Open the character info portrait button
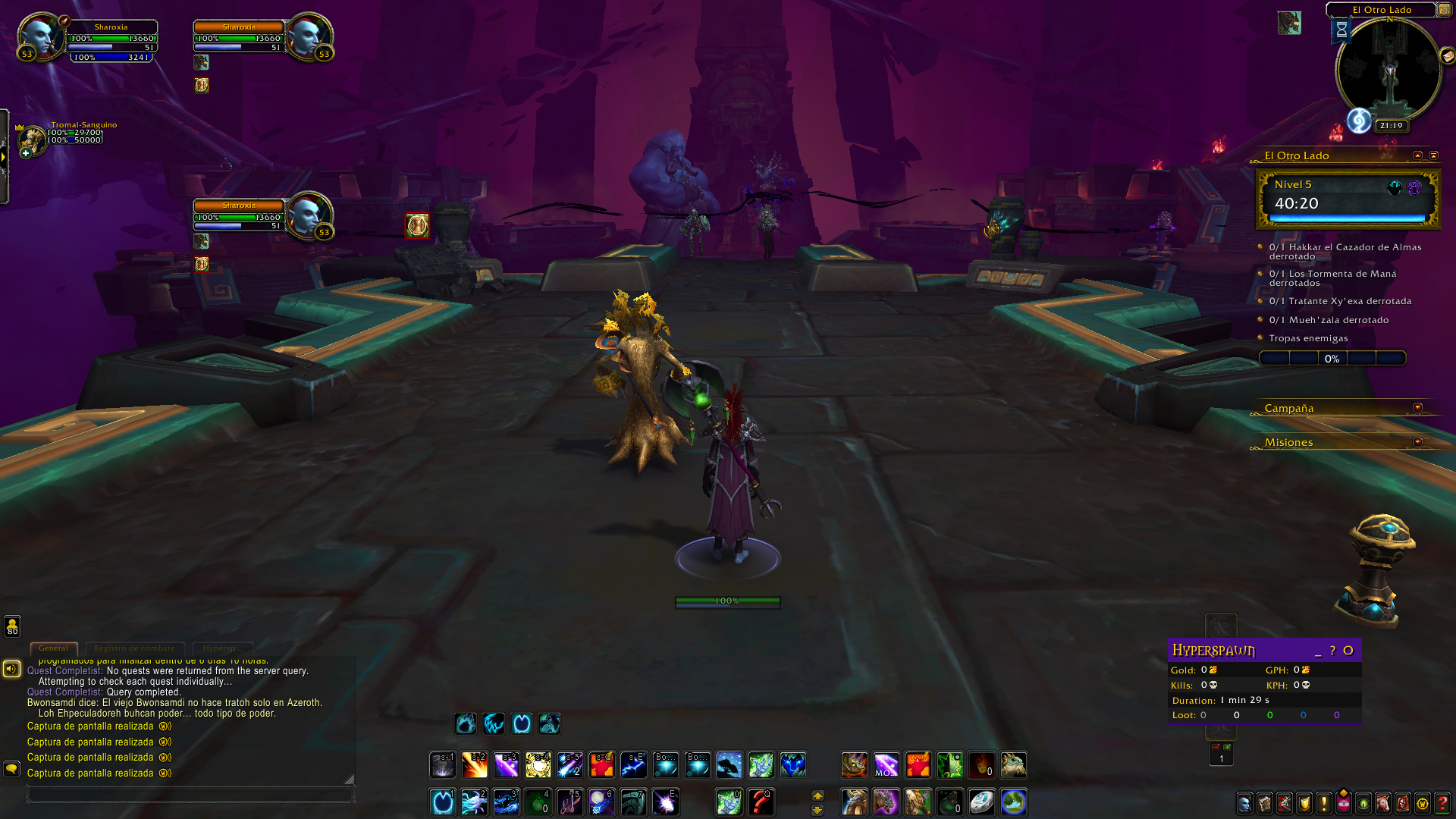Image resolution: width=1456 pixels, height=819 pixels. point(1244,802)
